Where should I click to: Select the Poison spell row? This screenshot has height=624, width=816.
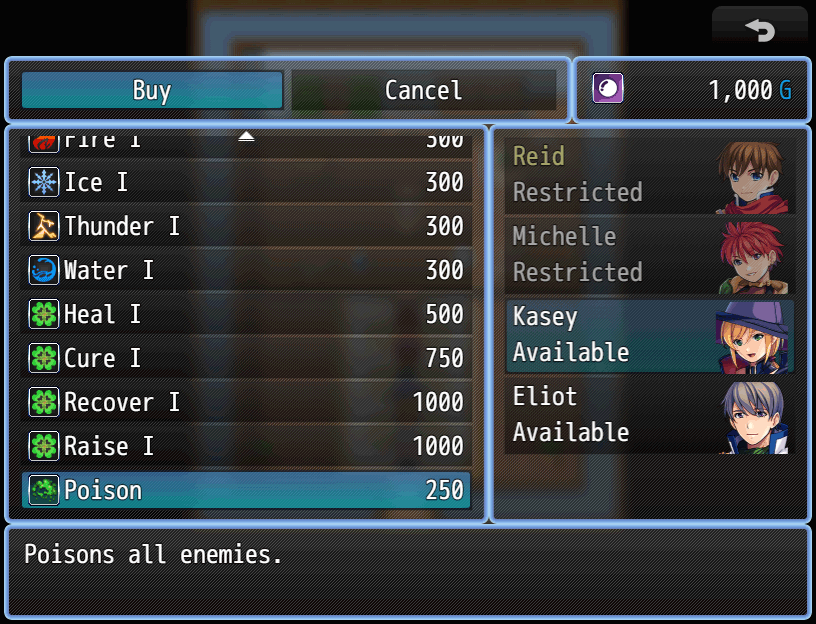[x=246, y=490]
